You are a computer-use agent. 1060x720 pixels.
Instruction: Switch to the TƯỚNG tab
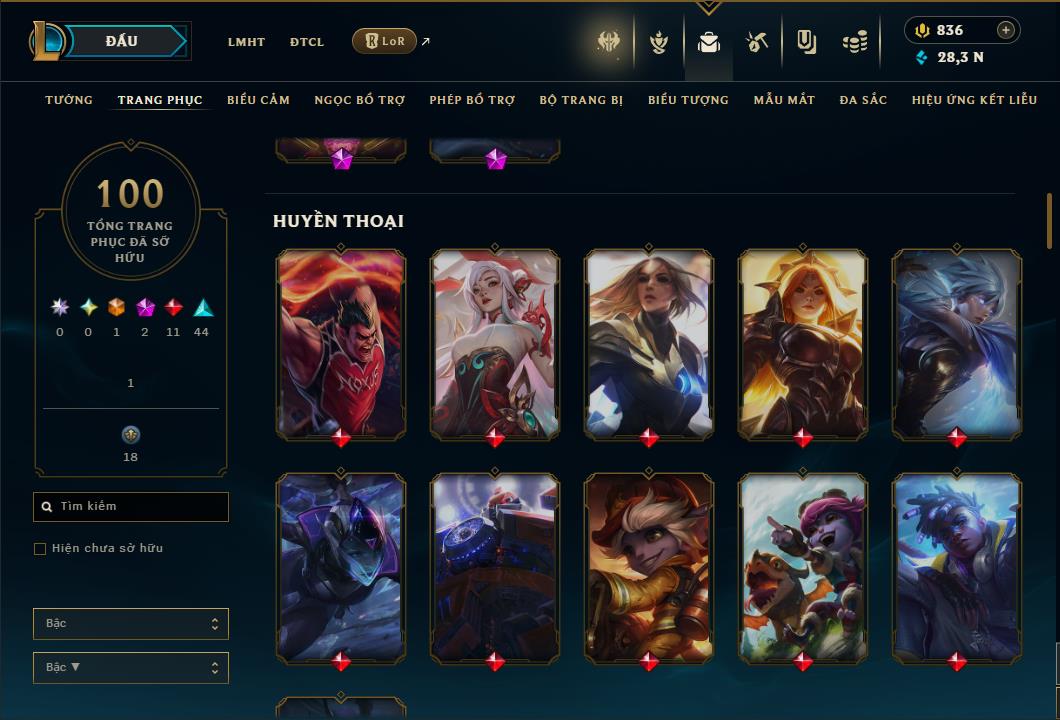(69, 100)
